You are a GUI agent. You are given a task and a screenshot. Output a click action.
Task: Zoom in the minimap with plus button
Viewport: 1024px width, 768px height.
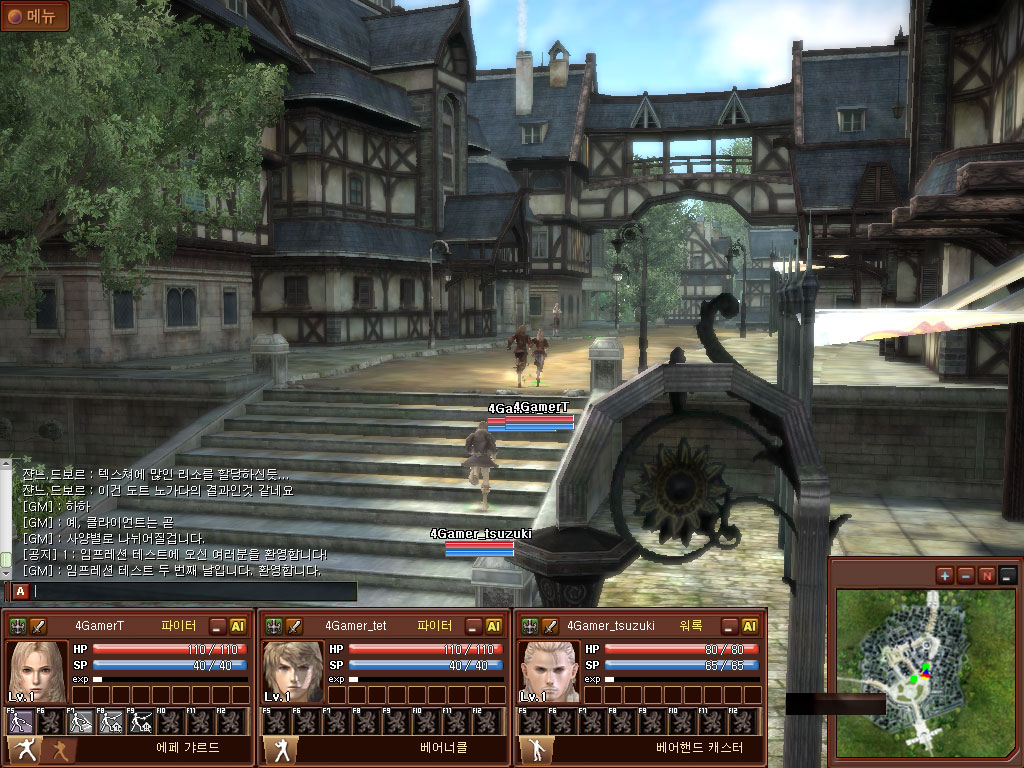pos(945,575)
